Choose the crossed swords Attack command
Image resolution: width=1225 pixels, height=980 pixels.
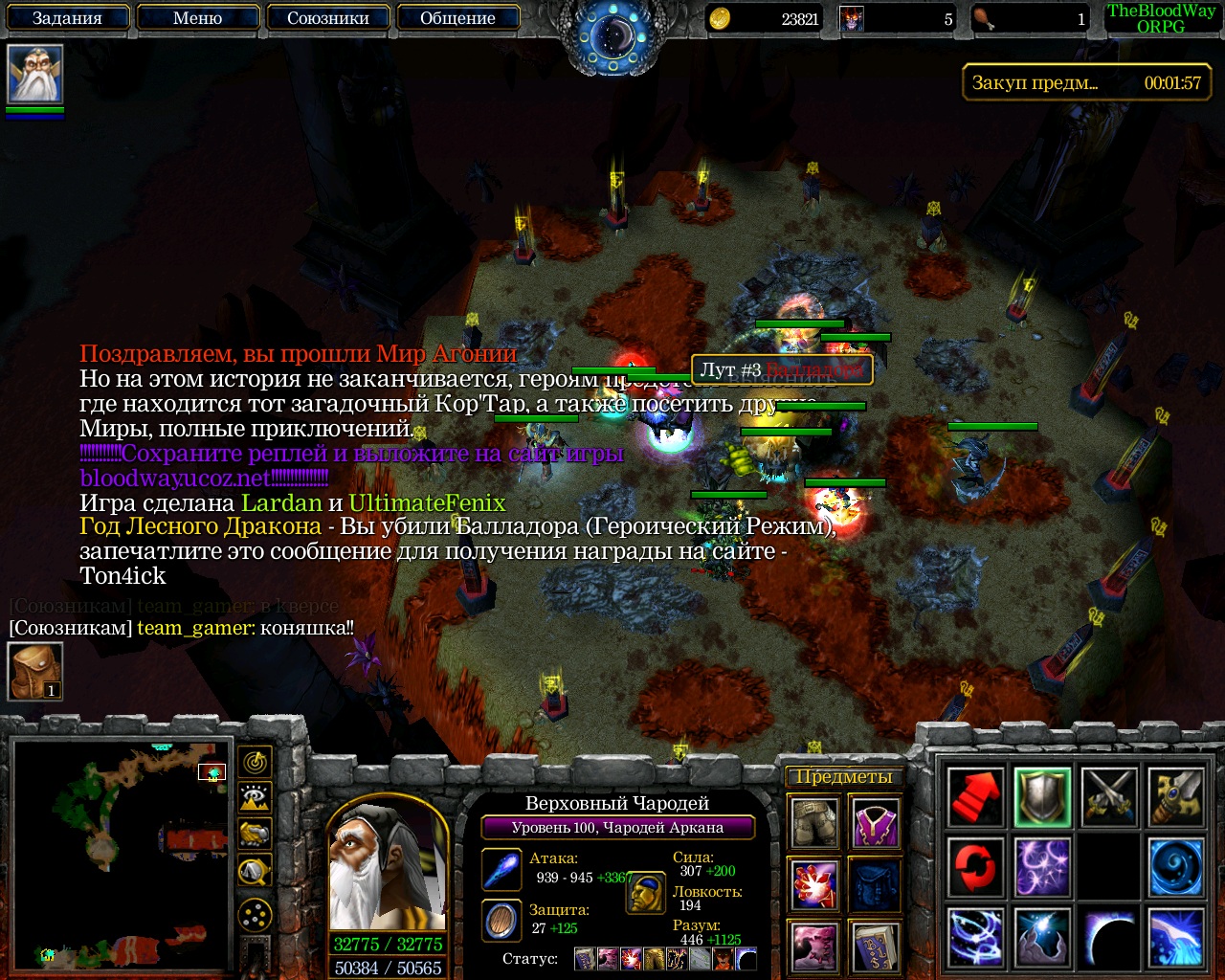click(x=1109, y=797)
